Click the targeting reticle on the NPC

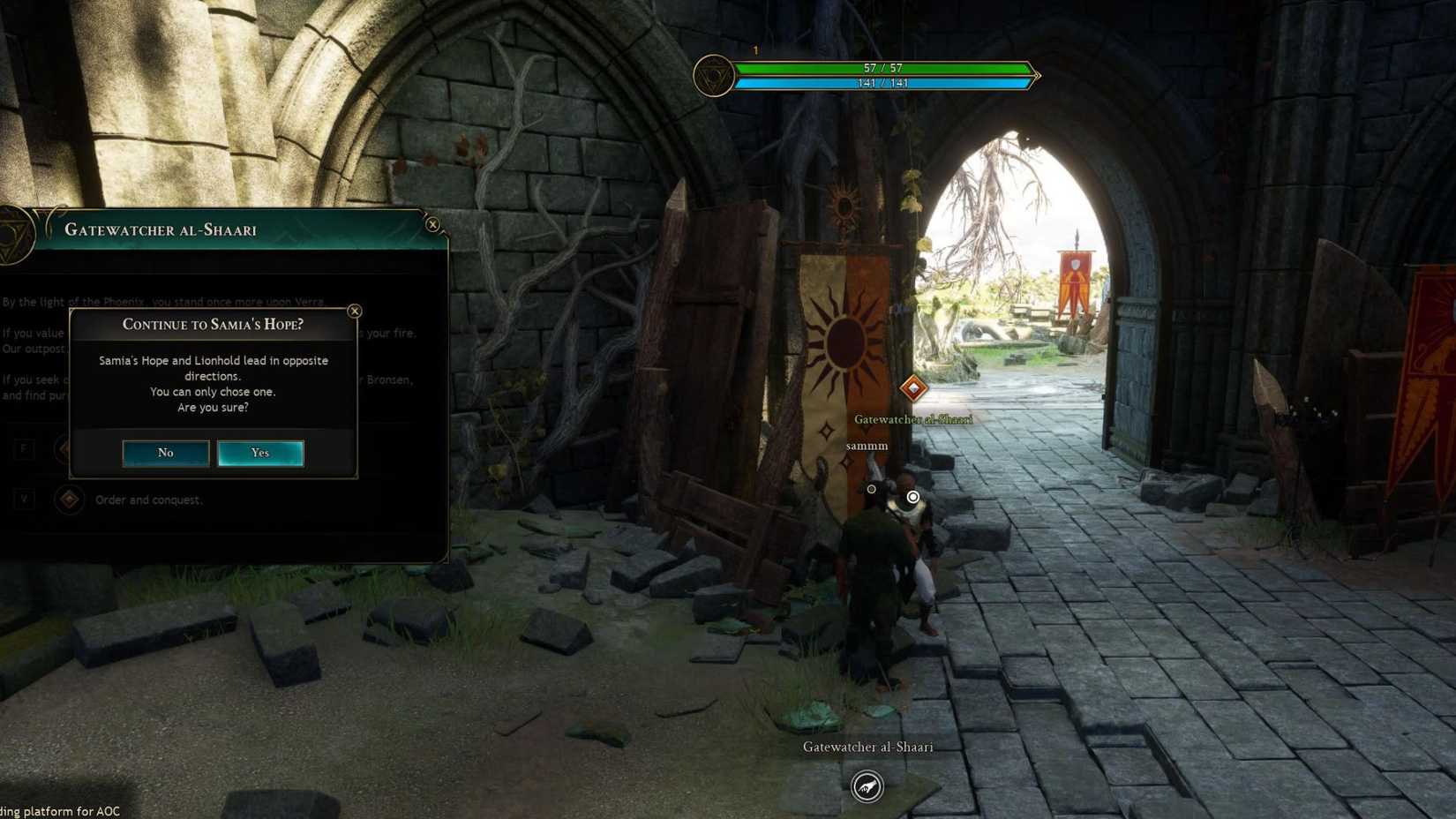[912, 497]
